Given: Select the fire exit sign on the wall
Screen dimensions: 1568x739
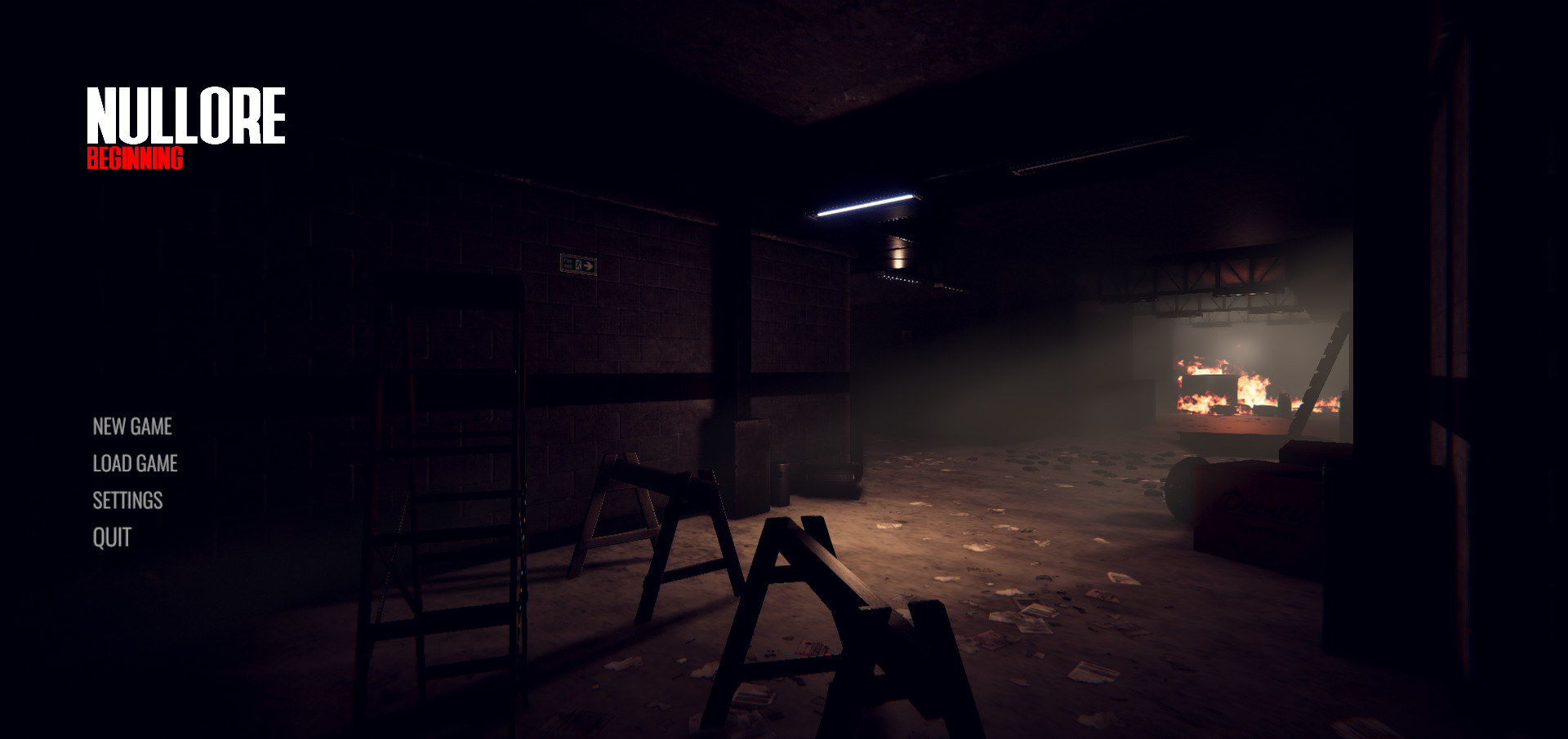Looking at the screenshot, I should pyautogui.click(x=577, y=264).
